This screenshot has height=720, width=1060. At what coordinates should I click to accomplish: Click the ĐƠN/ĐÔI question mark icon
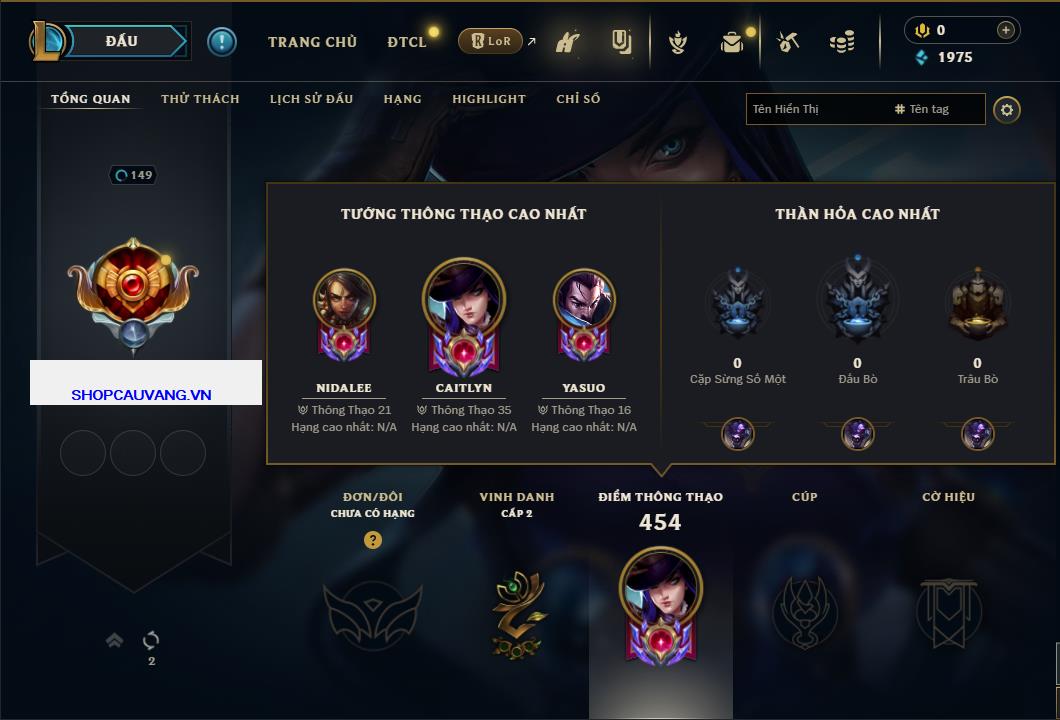(x=373, y=540)
